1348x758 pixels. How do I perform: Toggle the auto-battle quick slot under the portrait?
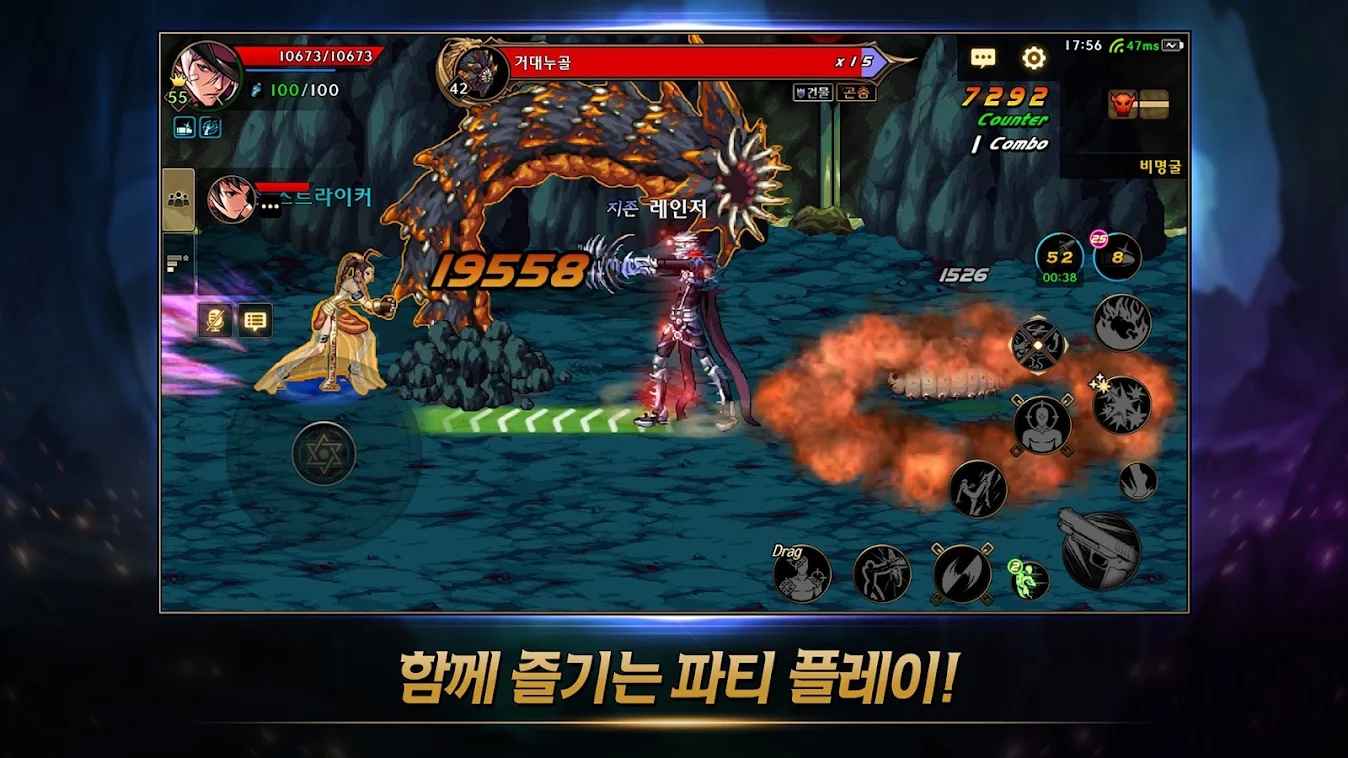pyautogui.click(x=185, y=127)
